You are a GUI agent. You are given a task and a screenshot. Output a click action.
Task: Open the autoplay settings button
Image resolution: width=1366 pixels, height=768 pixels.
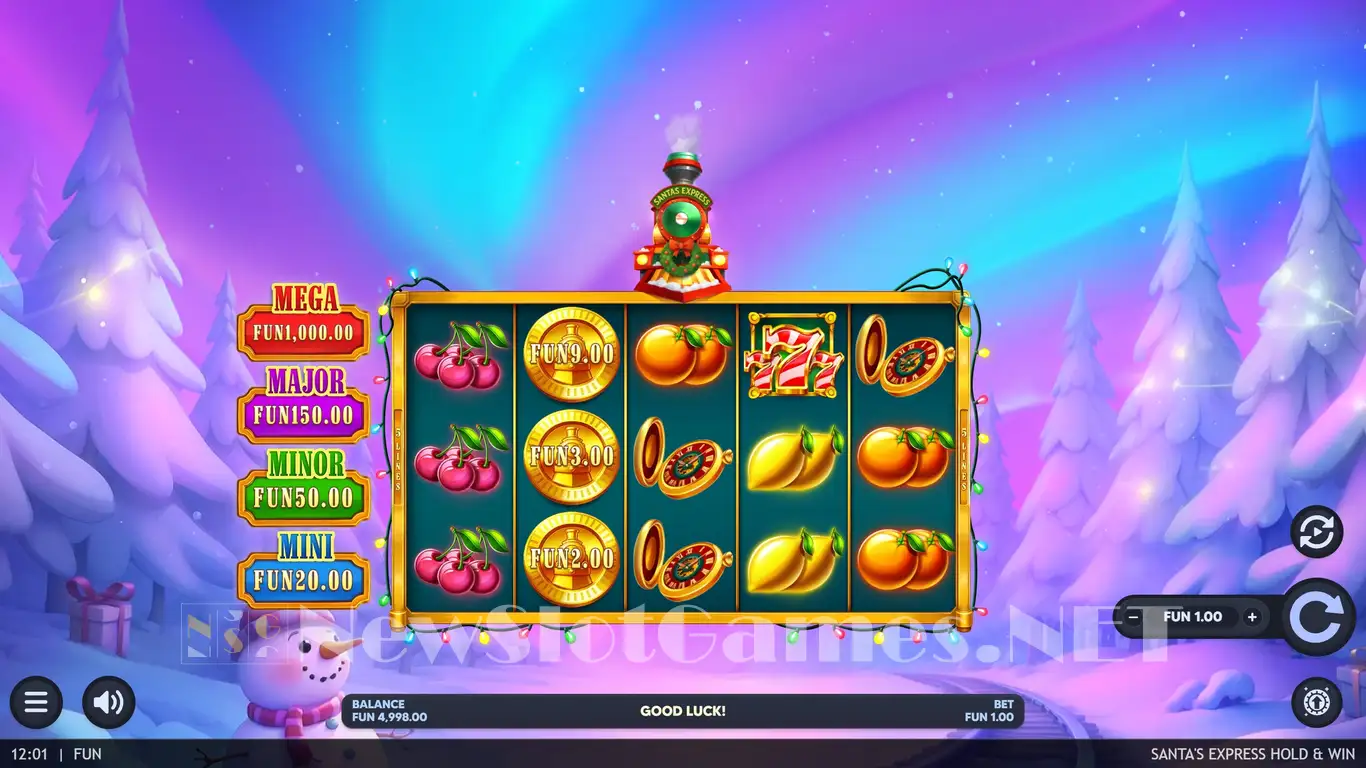pyautogui.click(x=1316, y=532)
